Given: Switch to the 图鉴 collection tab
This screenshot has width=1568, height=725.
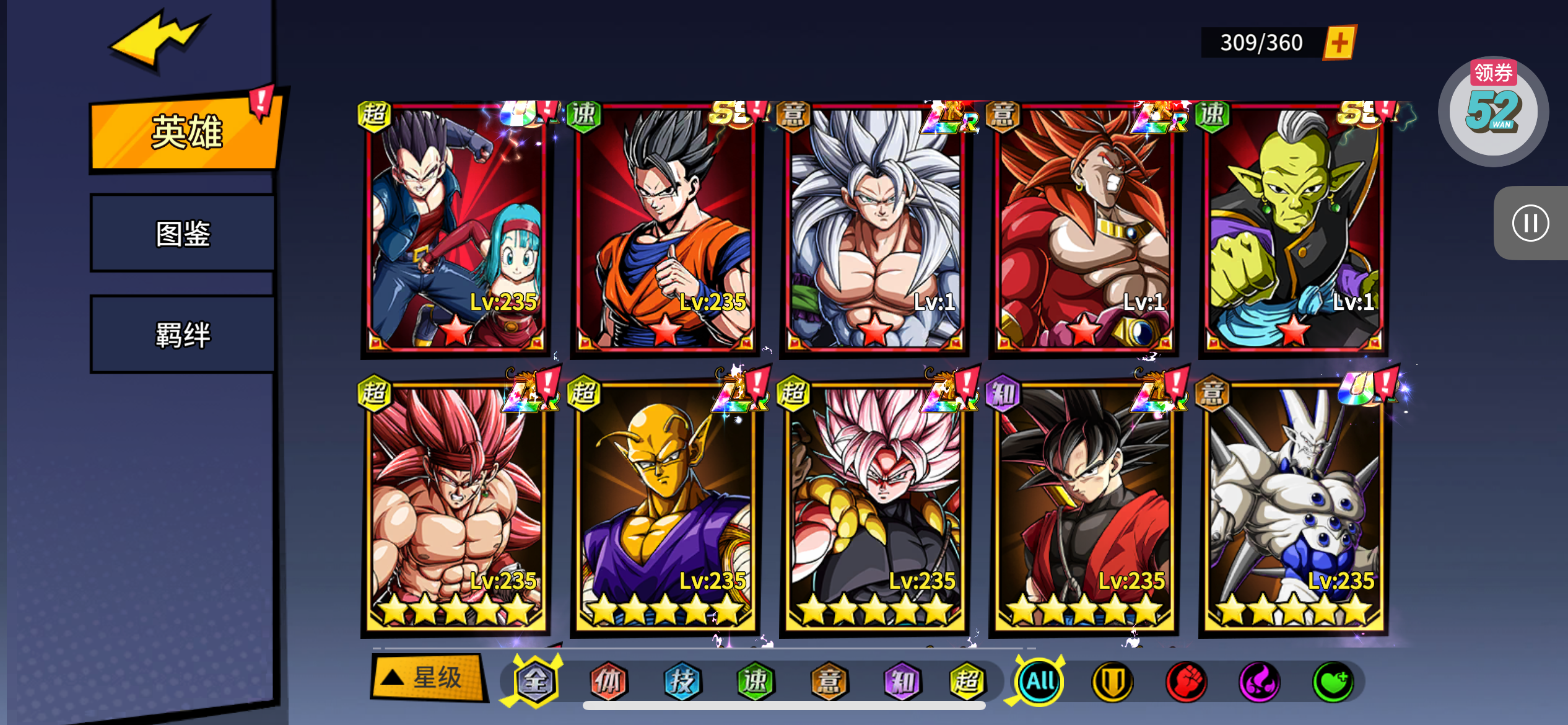Looking at the screenshot, I should (x=183, y=234).
